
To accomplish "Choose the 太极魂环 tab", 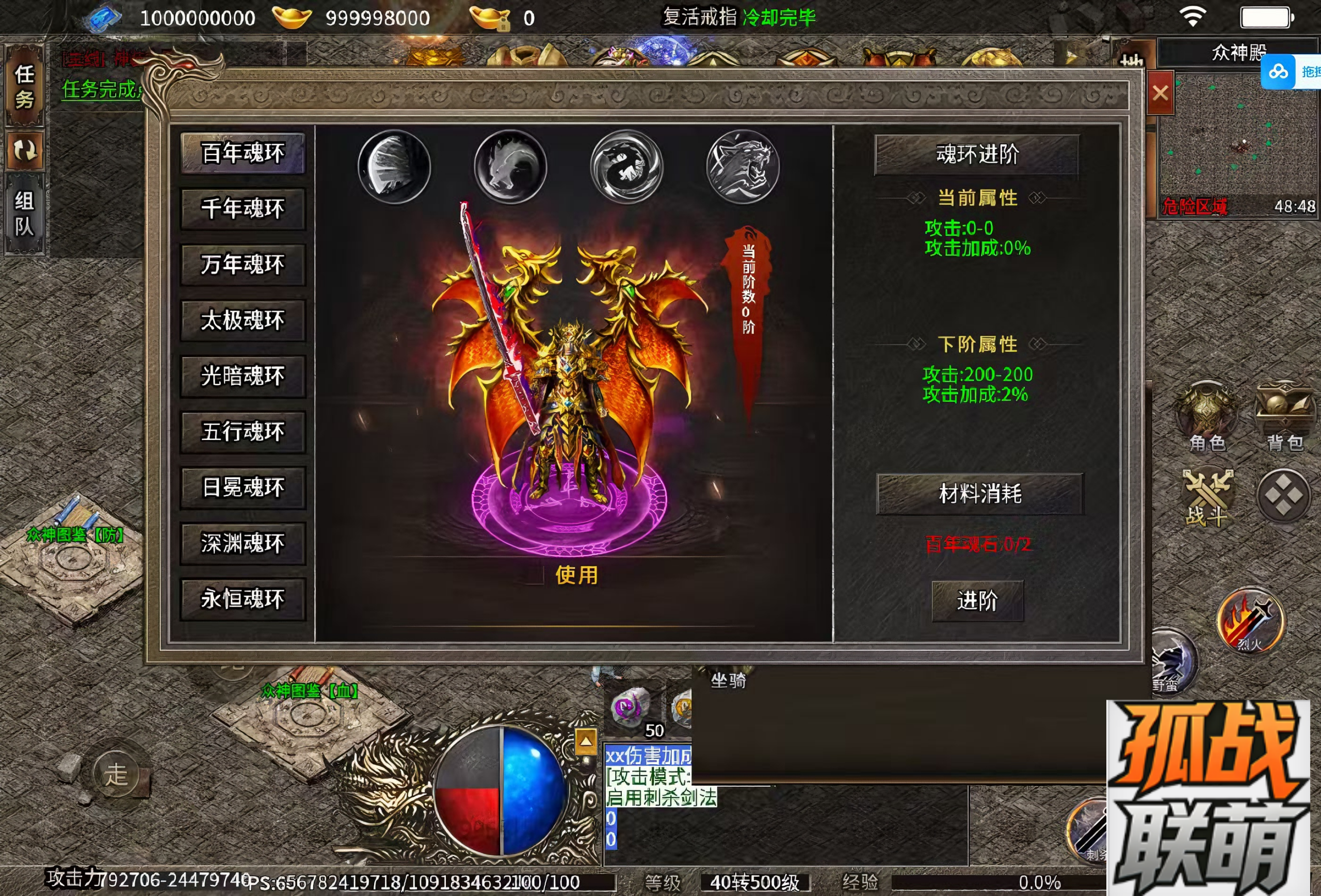I will (243, 320).
